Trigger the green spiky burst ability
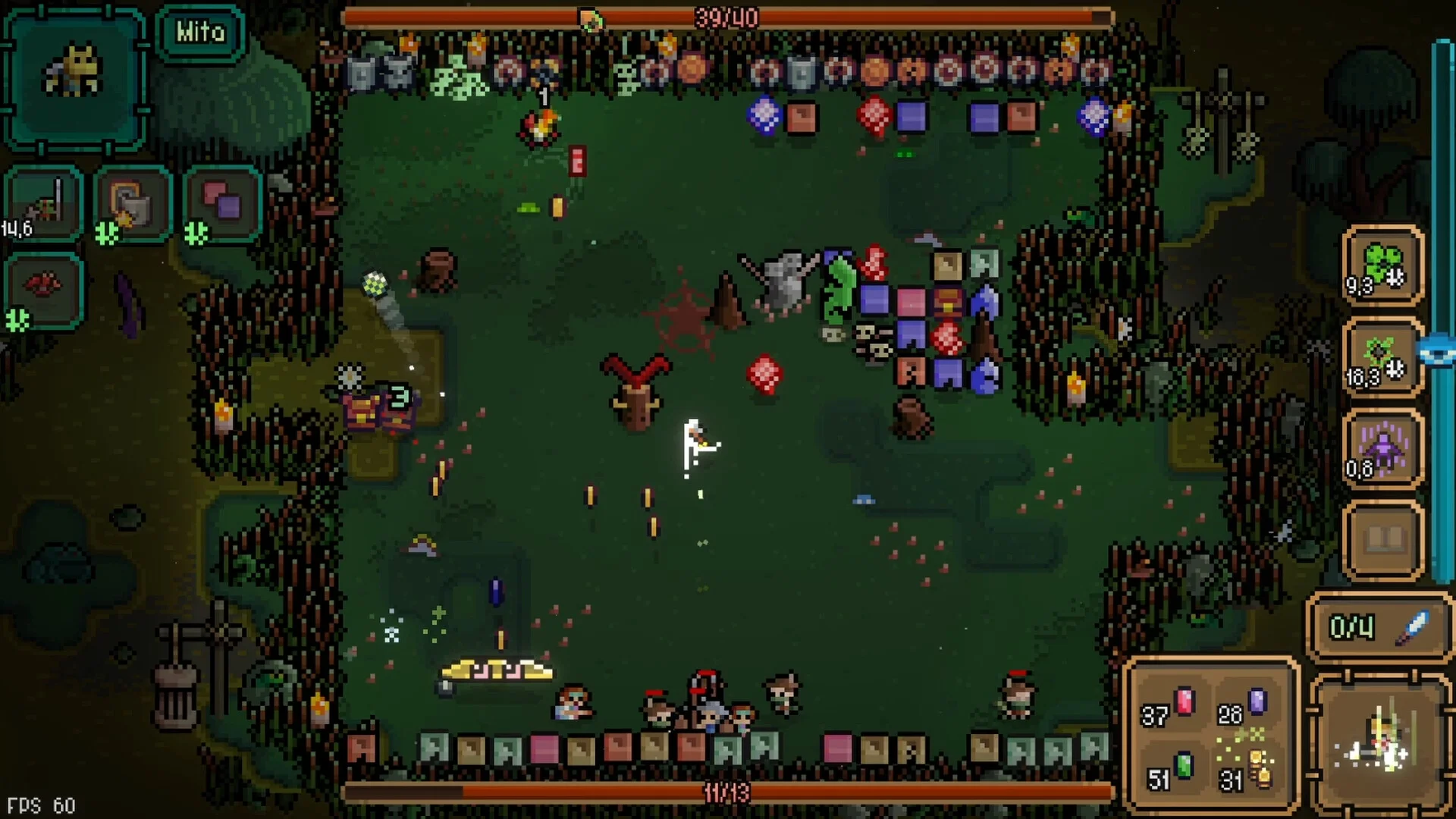Image resolution: width=1456 pixels, height=819 pixels. [1382, 357]
